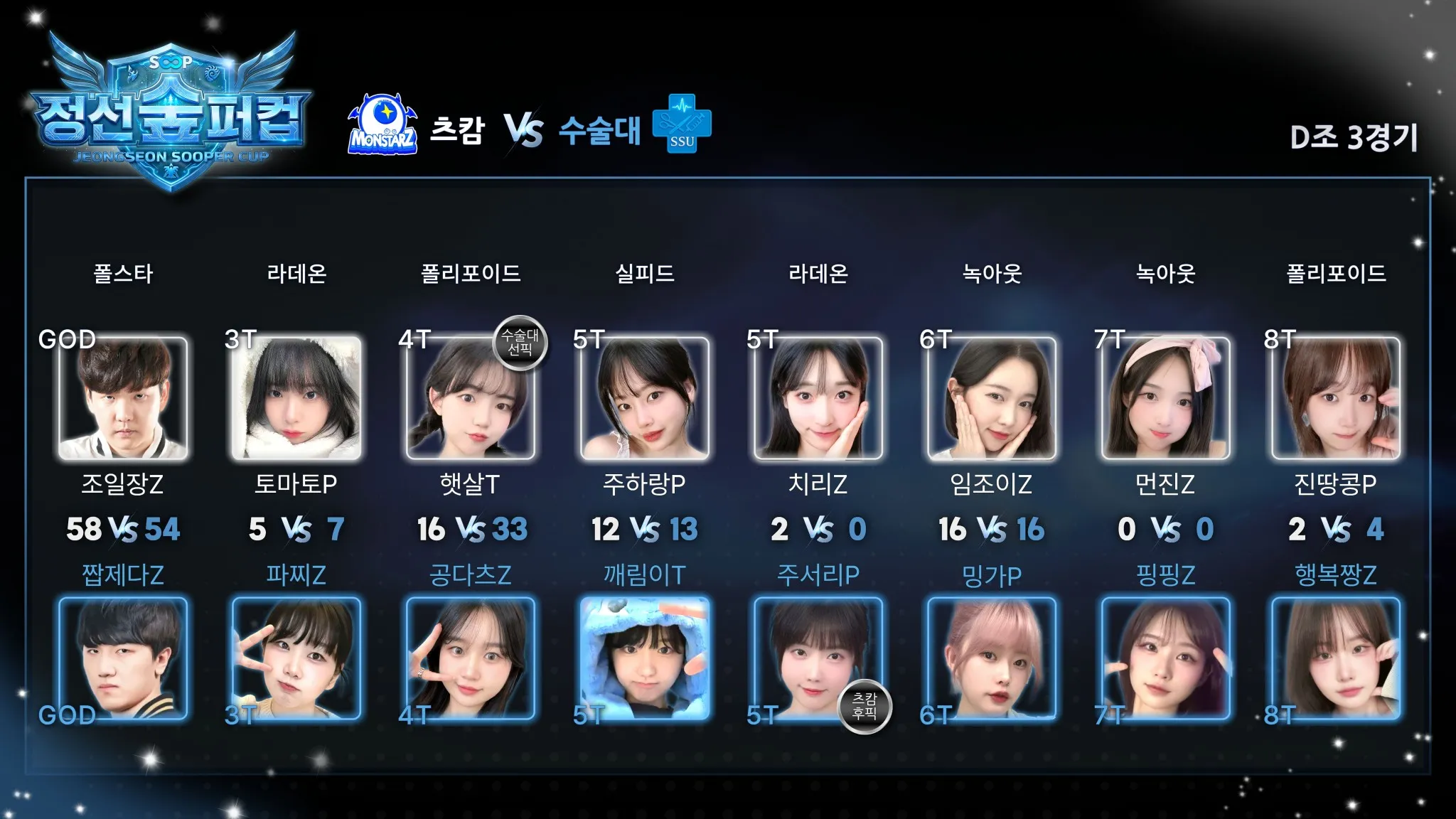1456x819 pixels.
Task: Open the 치리Z player portrait
Action: (818, 398)
